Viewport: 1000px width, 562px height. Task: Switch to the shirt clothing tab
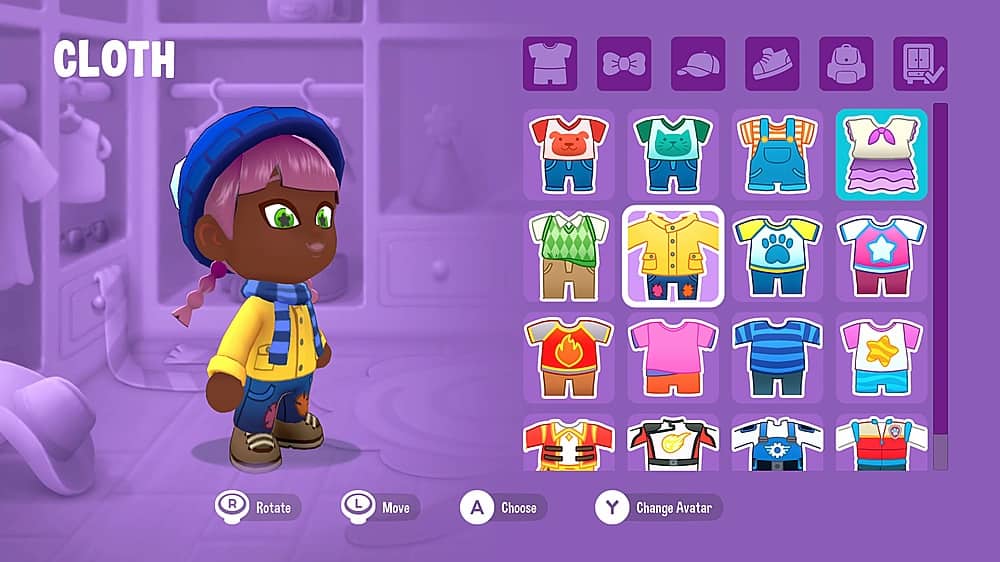coord(550,64)
